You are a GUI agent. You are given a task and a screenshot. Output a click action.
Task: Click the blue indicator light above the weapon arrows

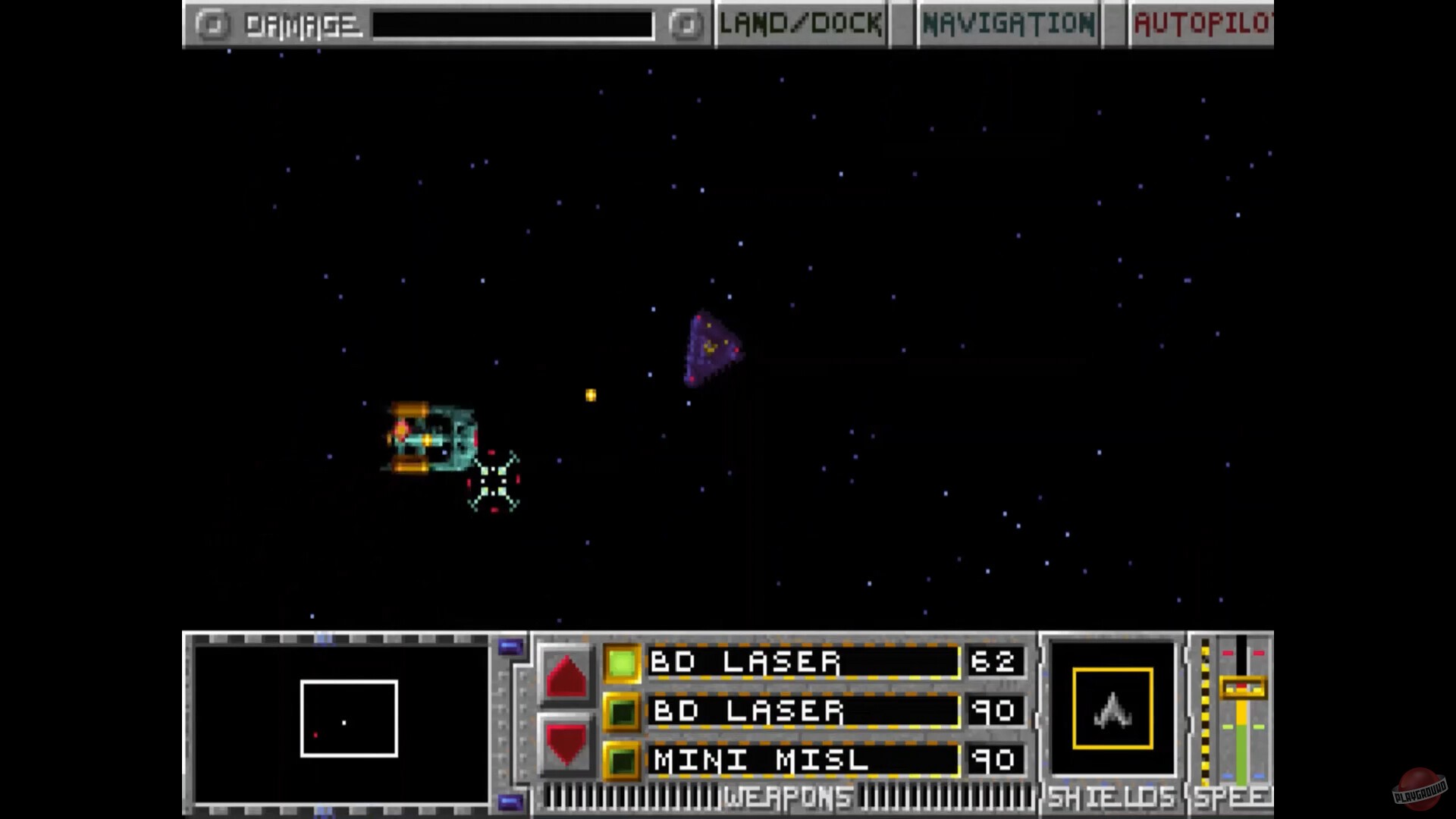point(510,646)
